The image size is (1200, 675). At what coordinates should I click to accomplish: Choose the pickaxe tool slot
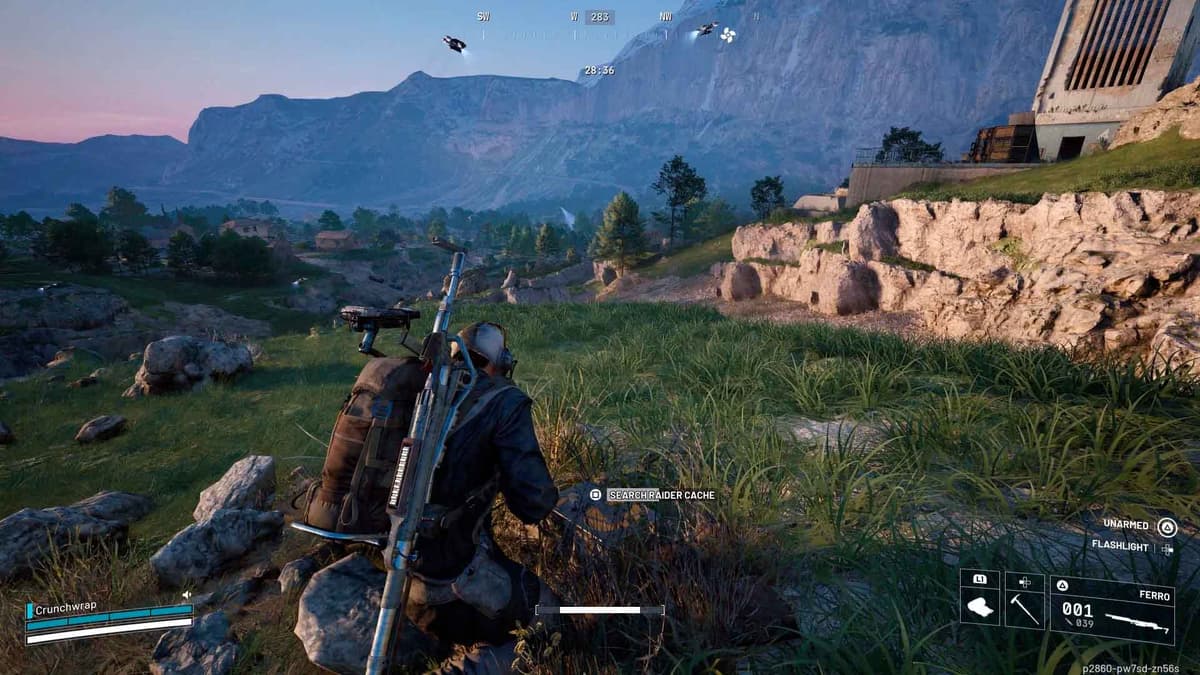pos(1024,602)
